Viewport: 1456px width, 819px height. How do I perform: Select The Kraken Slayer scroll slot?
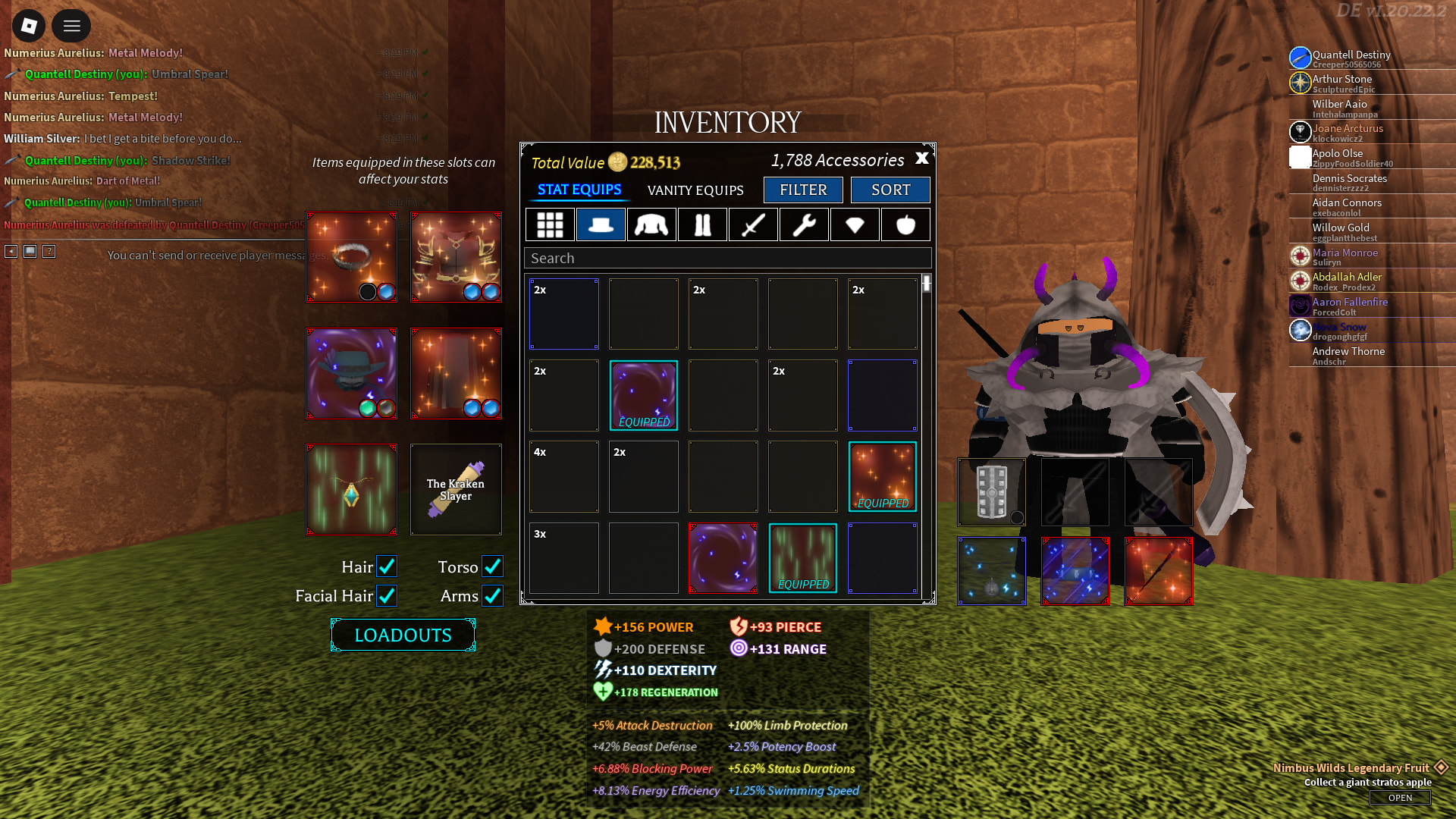pyautogui.click(x=456, y=490)
